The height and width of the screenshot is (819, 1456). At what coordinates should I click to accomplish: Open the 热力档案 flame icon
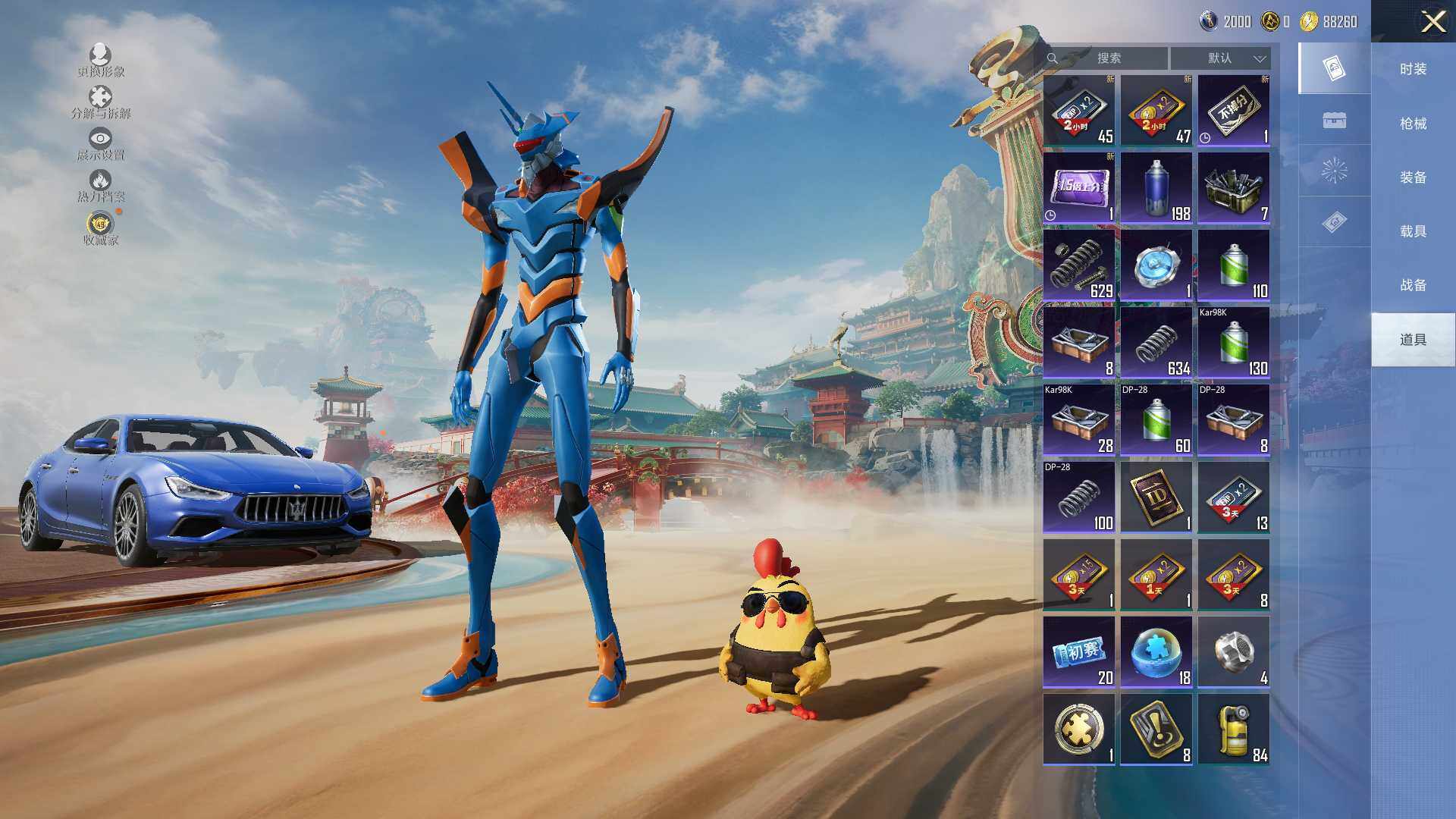(100, 186)
